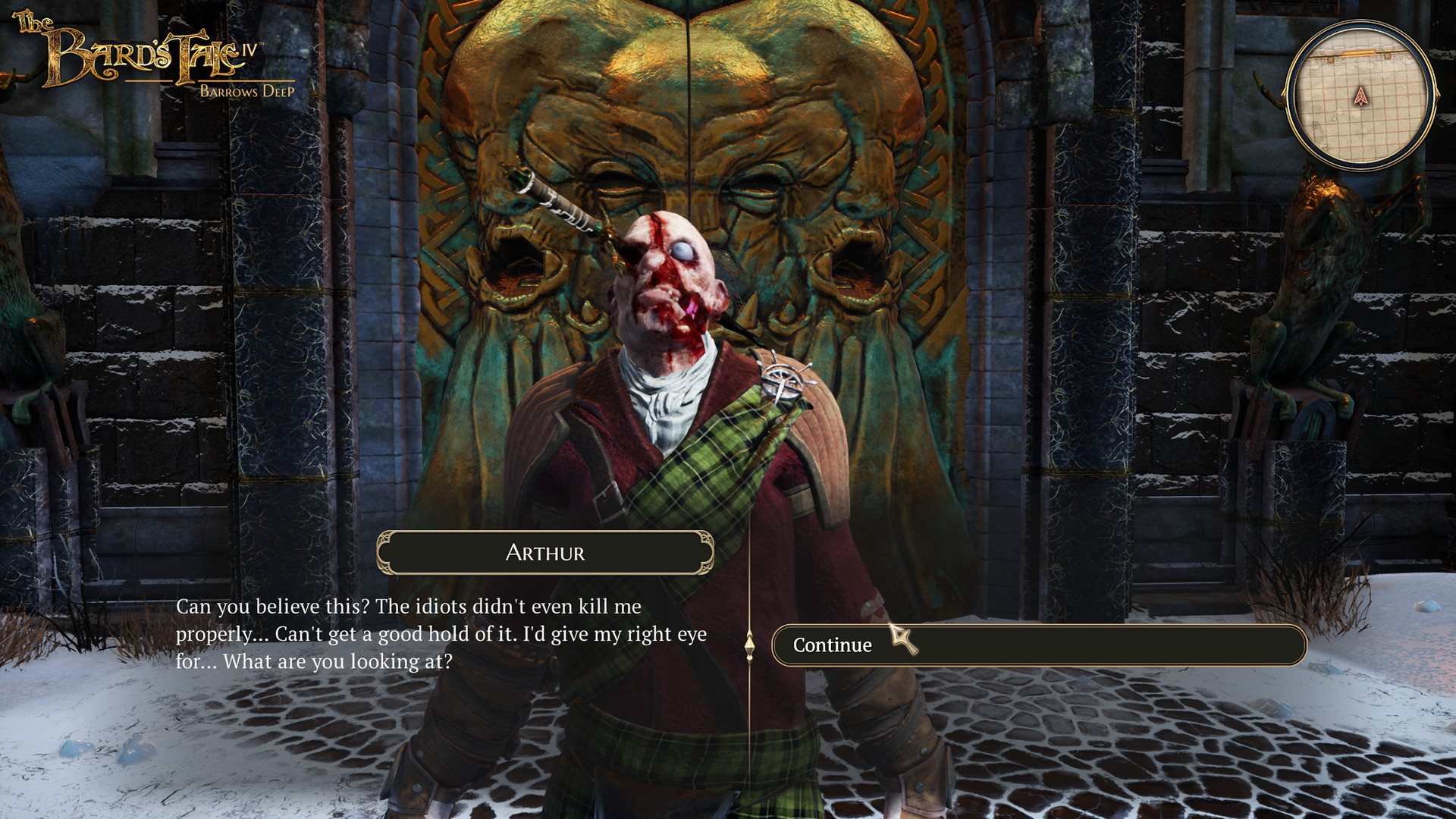Choose the Continue dialogue option

coord(1038,645)
